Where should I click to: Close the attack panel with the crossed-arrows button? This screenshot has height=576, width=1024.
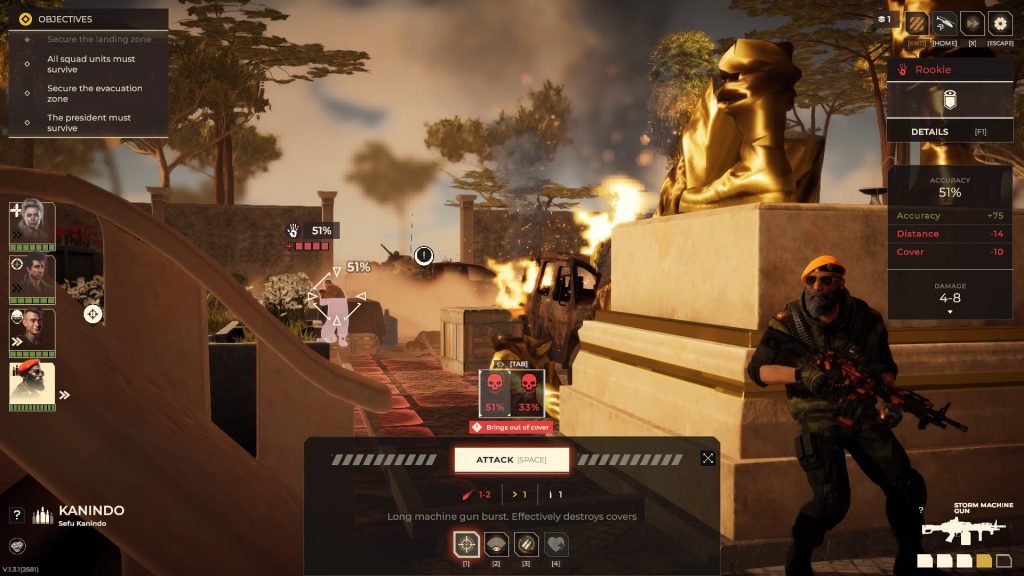pyautogui.click(x=708, y=458)
